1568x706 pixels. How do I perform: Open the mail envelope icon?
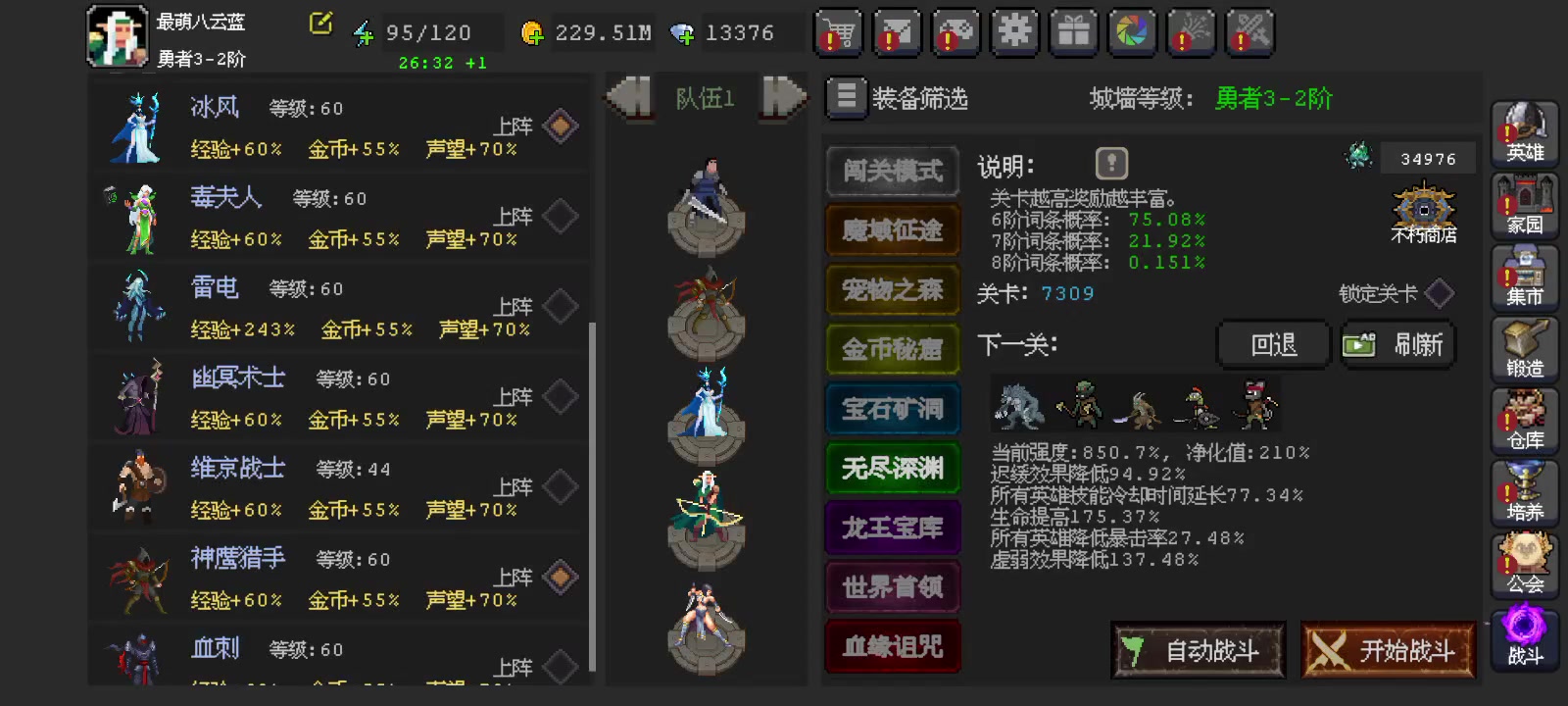[x=898, y=33]
